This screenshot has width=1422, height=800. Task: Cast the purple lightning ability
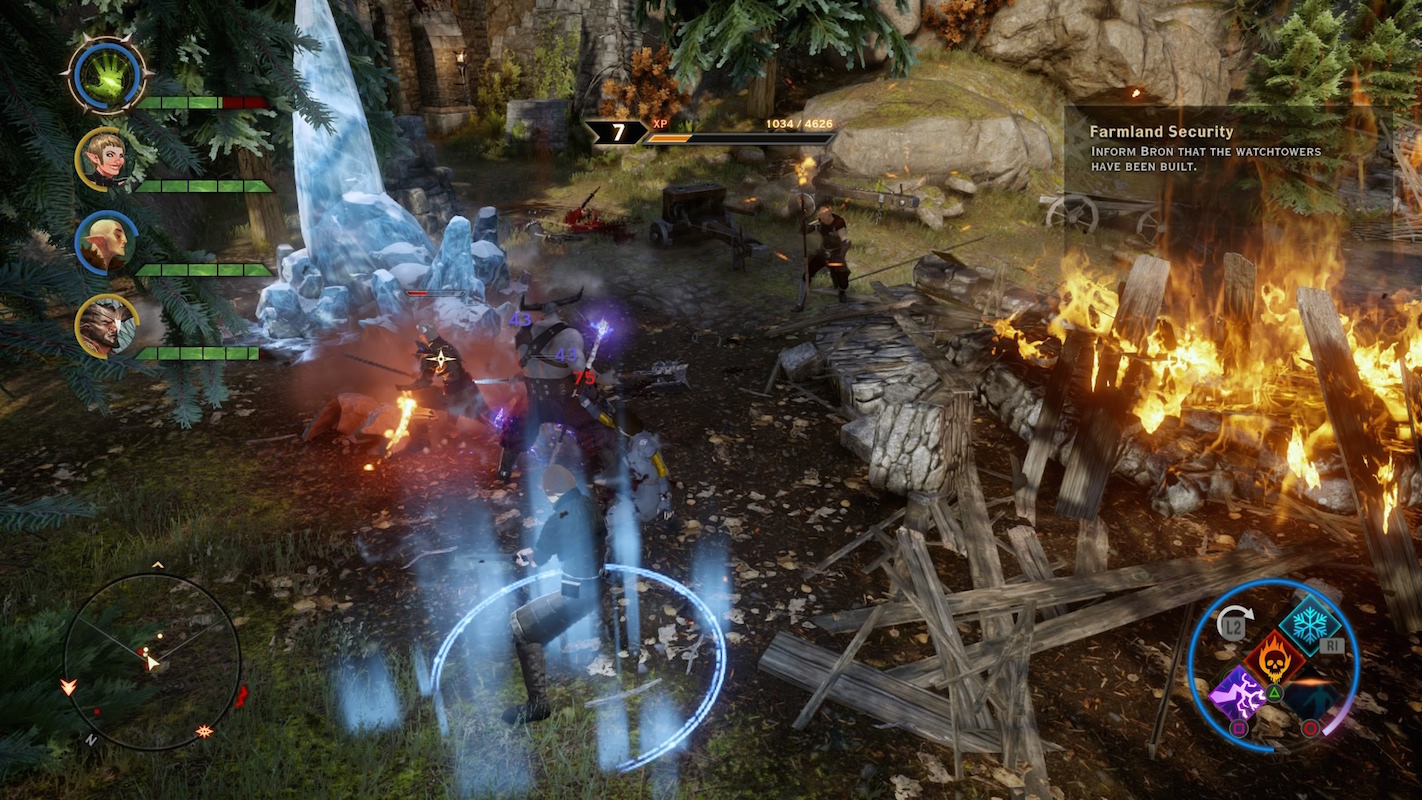tap(1238, 693)
